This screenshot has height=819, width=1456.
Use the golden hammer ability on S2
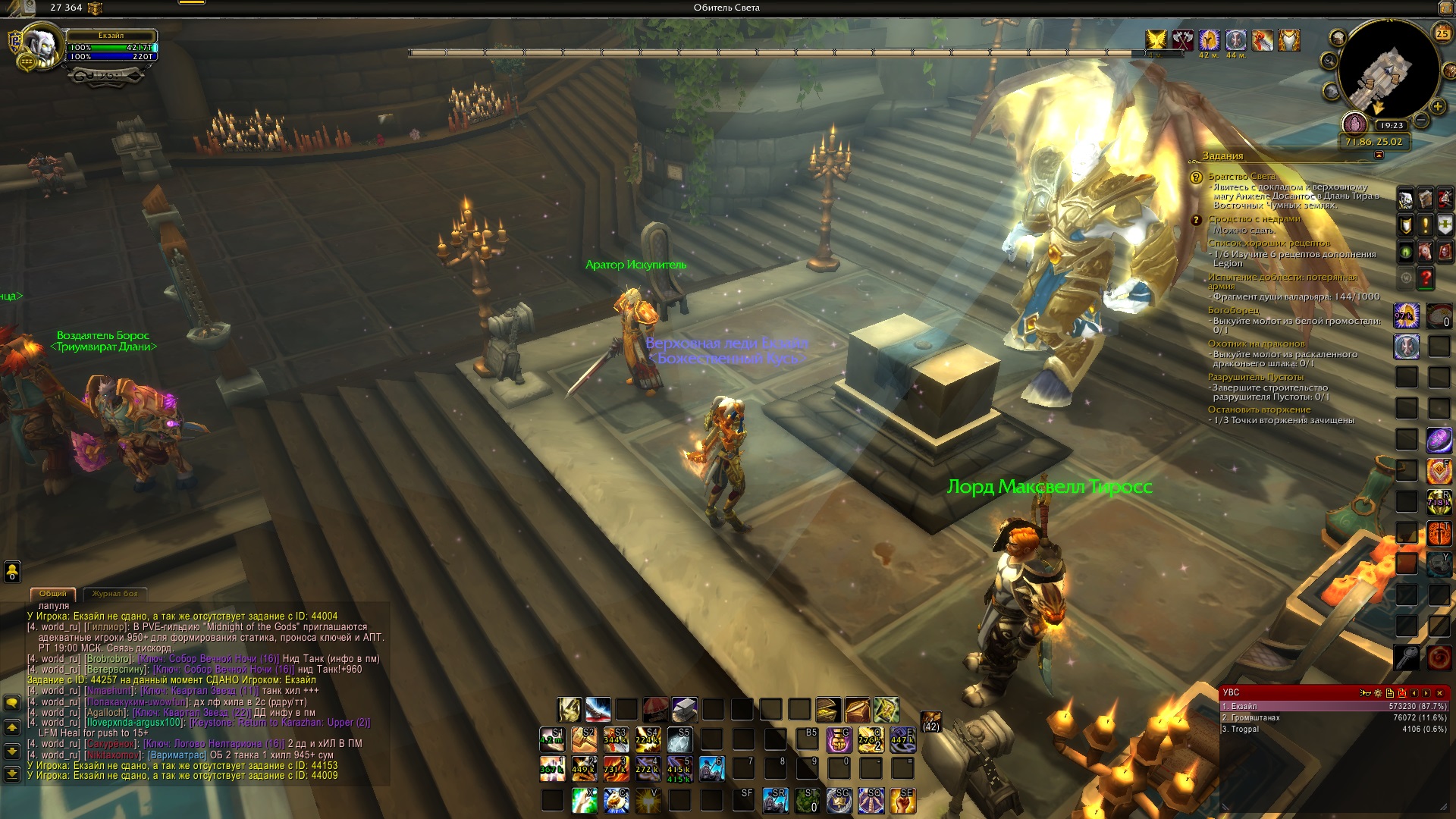click(584, 740)
